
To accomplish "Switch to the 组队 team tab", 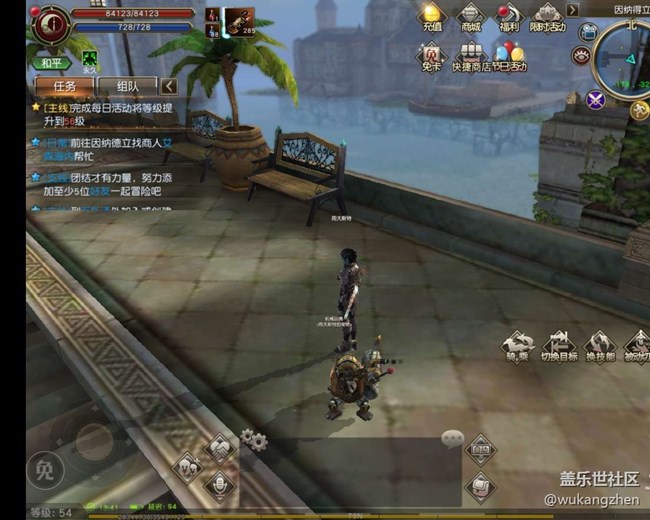I will [128, 86].
